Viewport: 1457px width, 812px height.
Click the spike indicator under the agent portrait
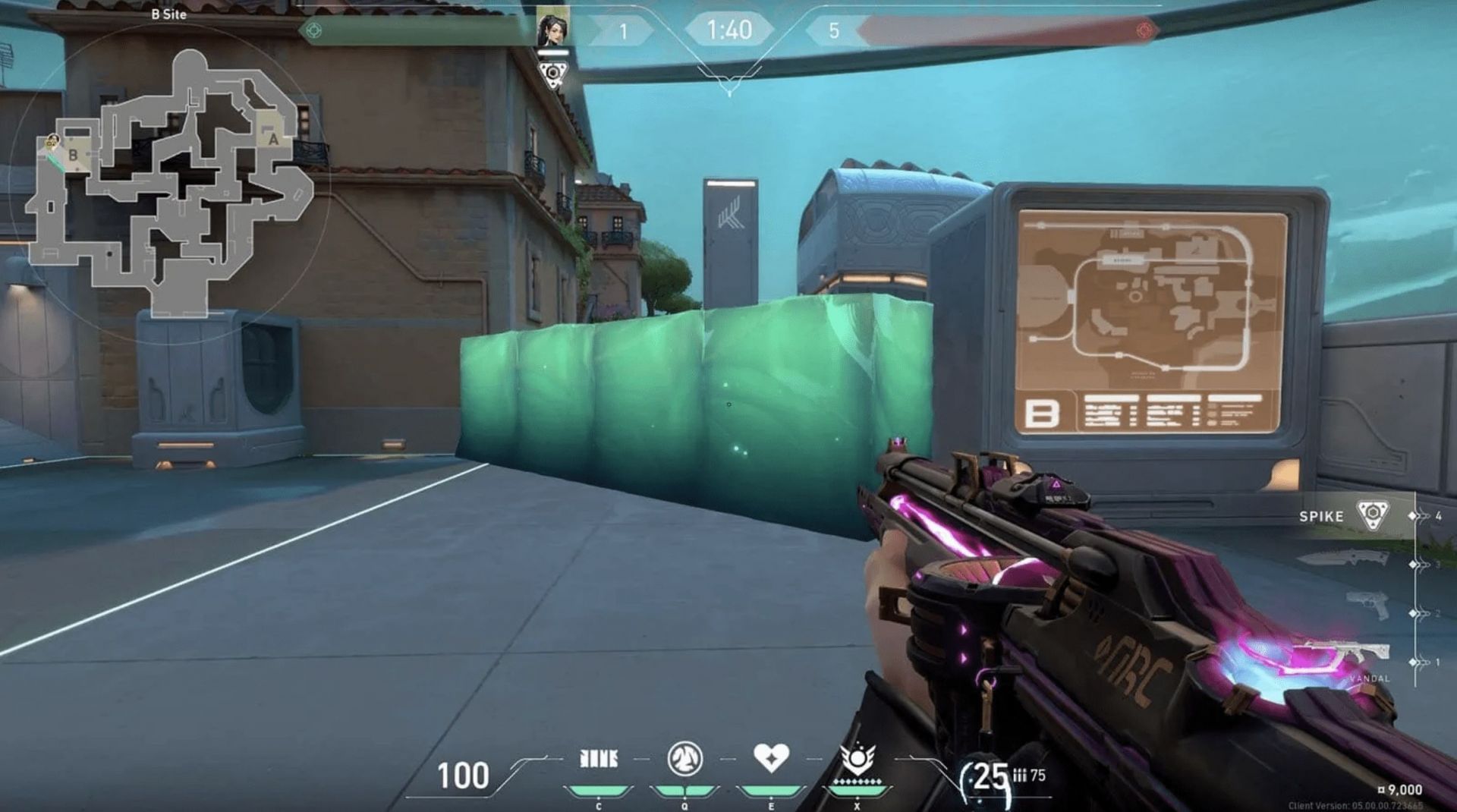[554, 72]
